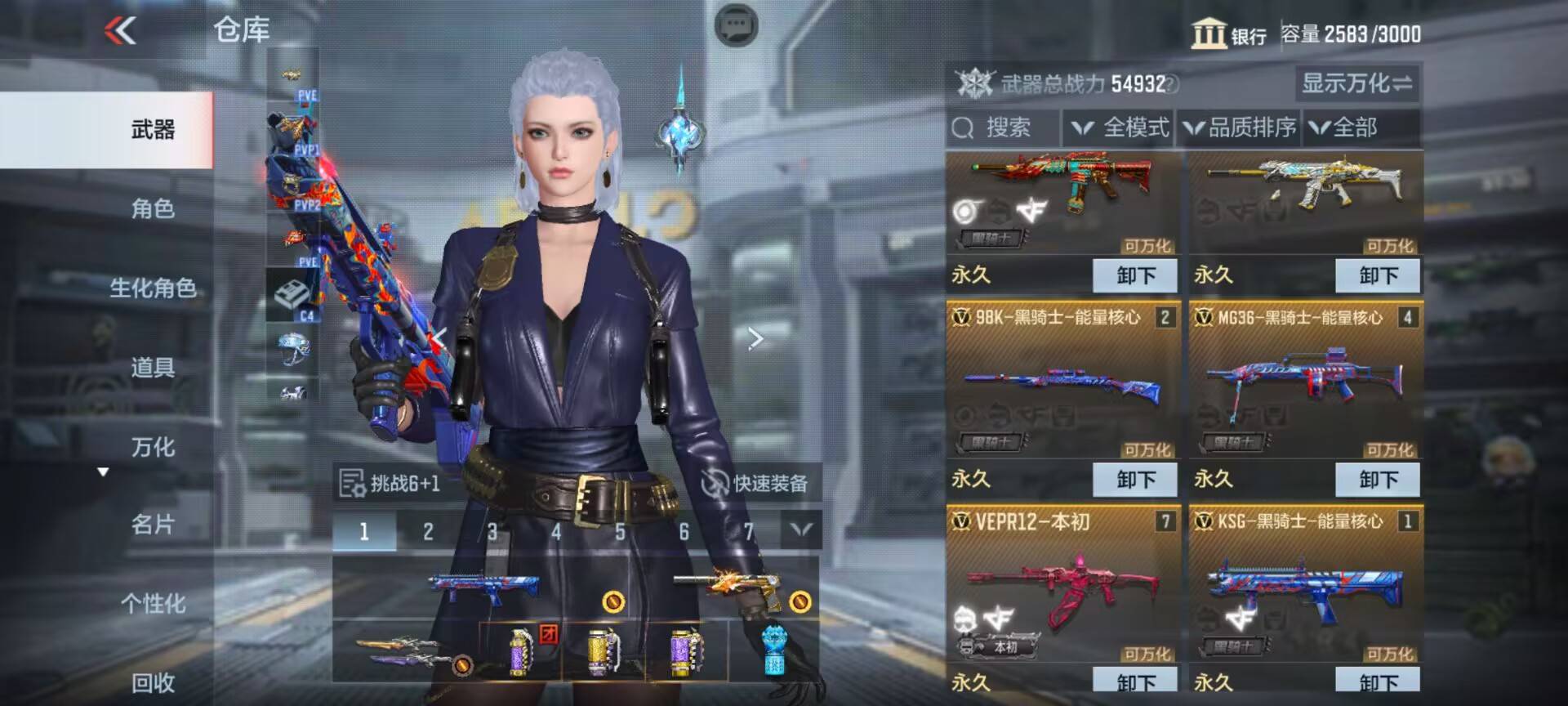Open 快速装备 quick equip

[755, 484]
